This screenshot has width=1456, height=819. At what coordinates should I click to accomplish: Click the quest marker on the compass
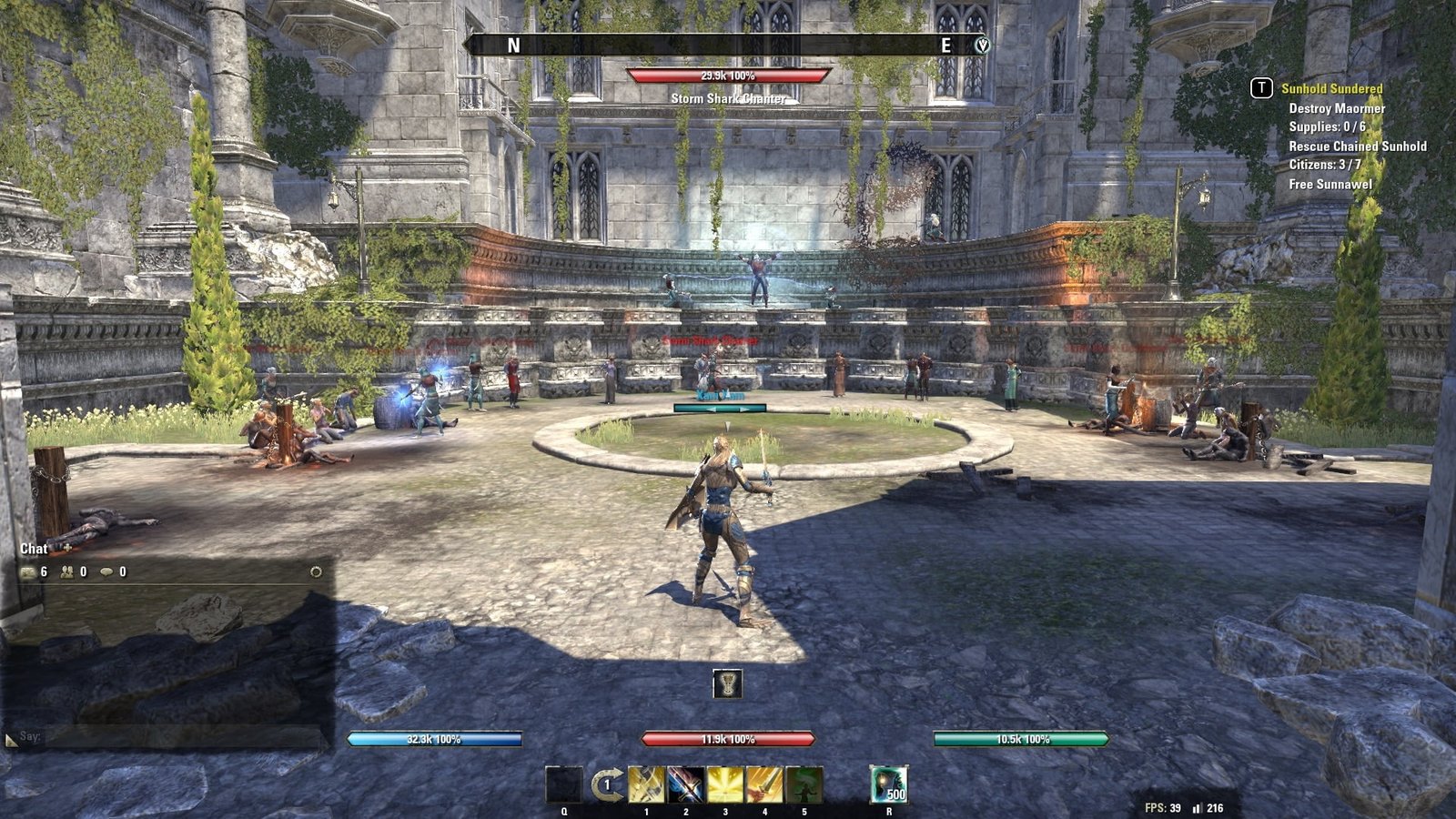pos(982,45)
